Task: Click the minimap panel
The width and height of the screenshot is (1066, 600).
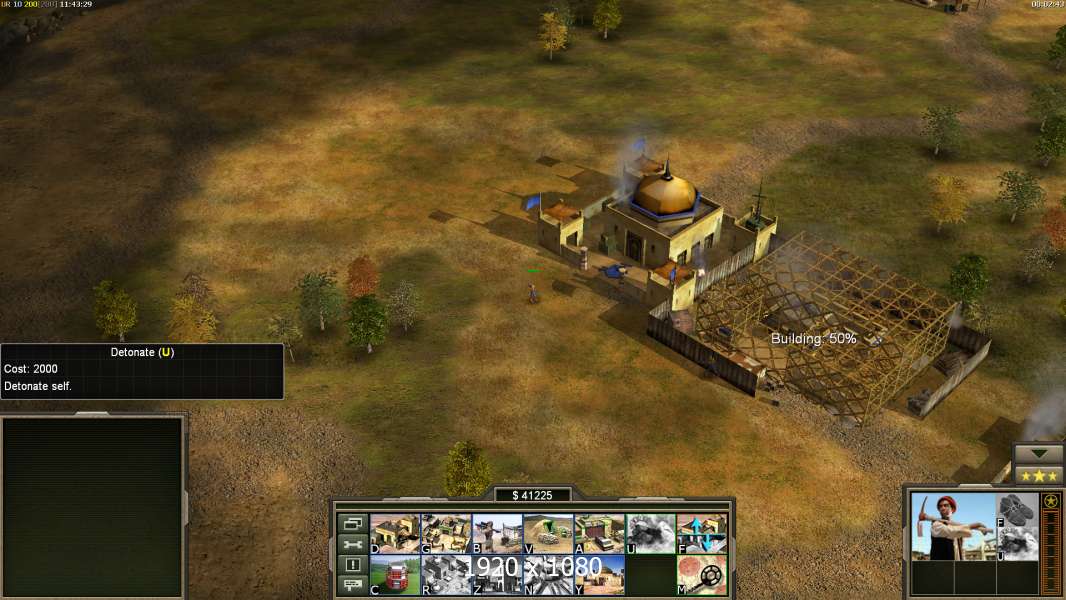Action: pyautogui.click(x=93, y=507)
